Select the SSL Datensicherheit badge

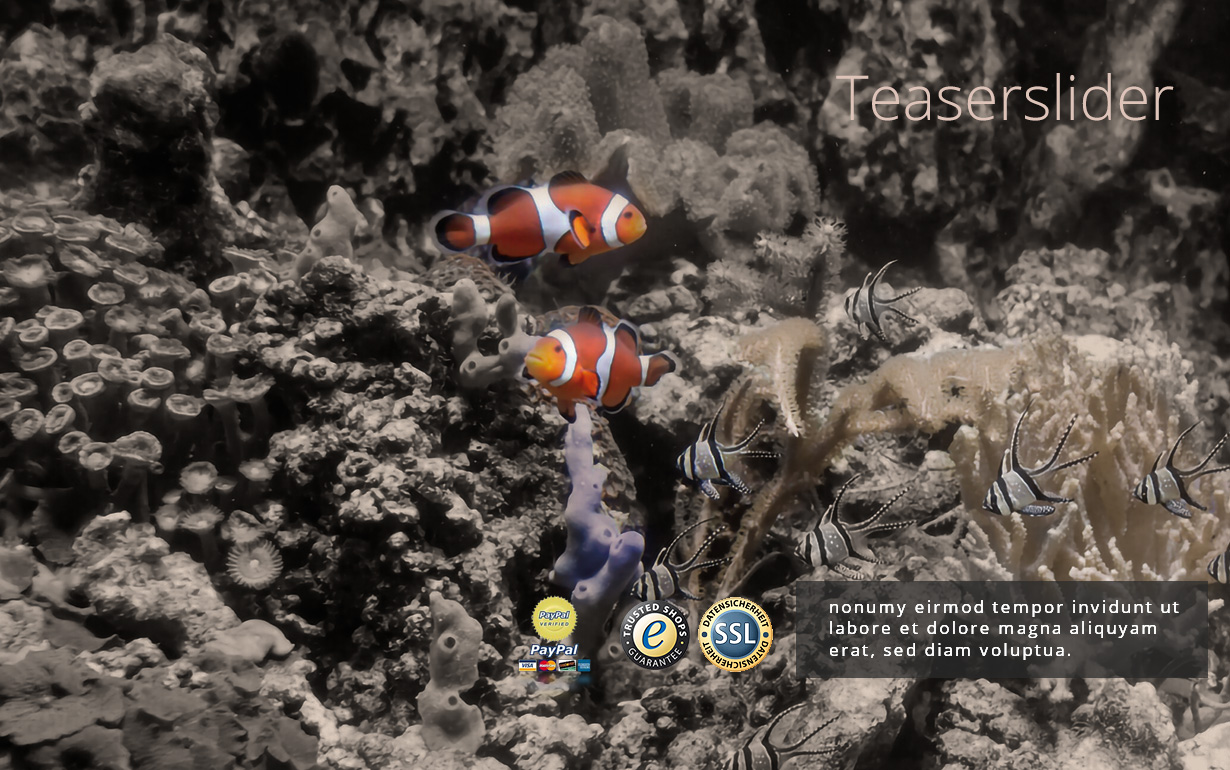735,634
